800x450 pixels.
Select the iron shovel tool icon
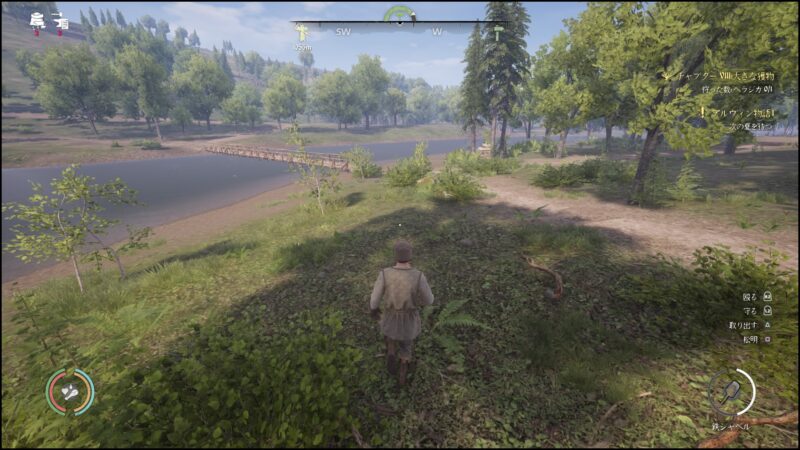732,391
